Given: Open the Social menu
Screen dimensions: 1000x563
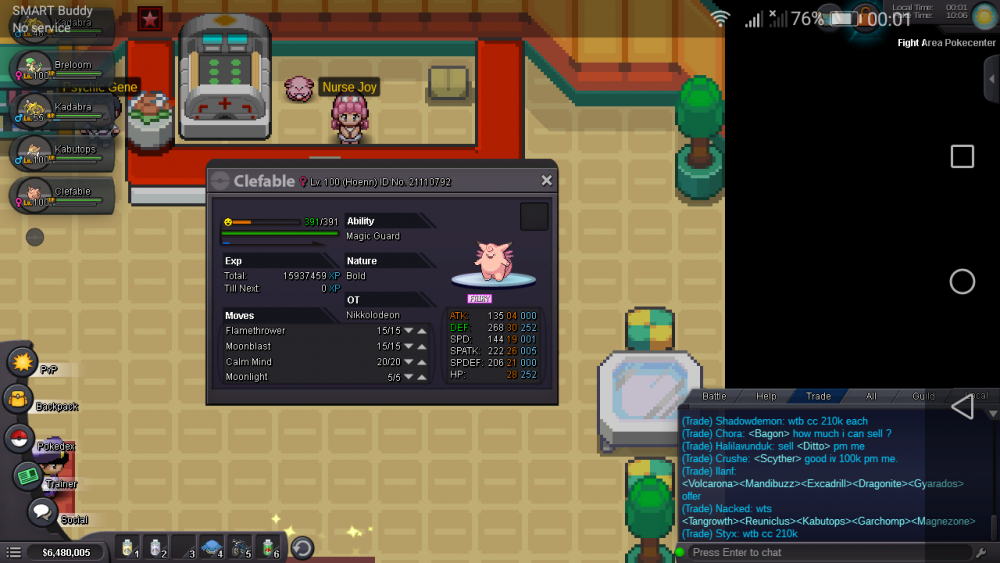Looking at the screenshot, I should (x=41, y=512).
